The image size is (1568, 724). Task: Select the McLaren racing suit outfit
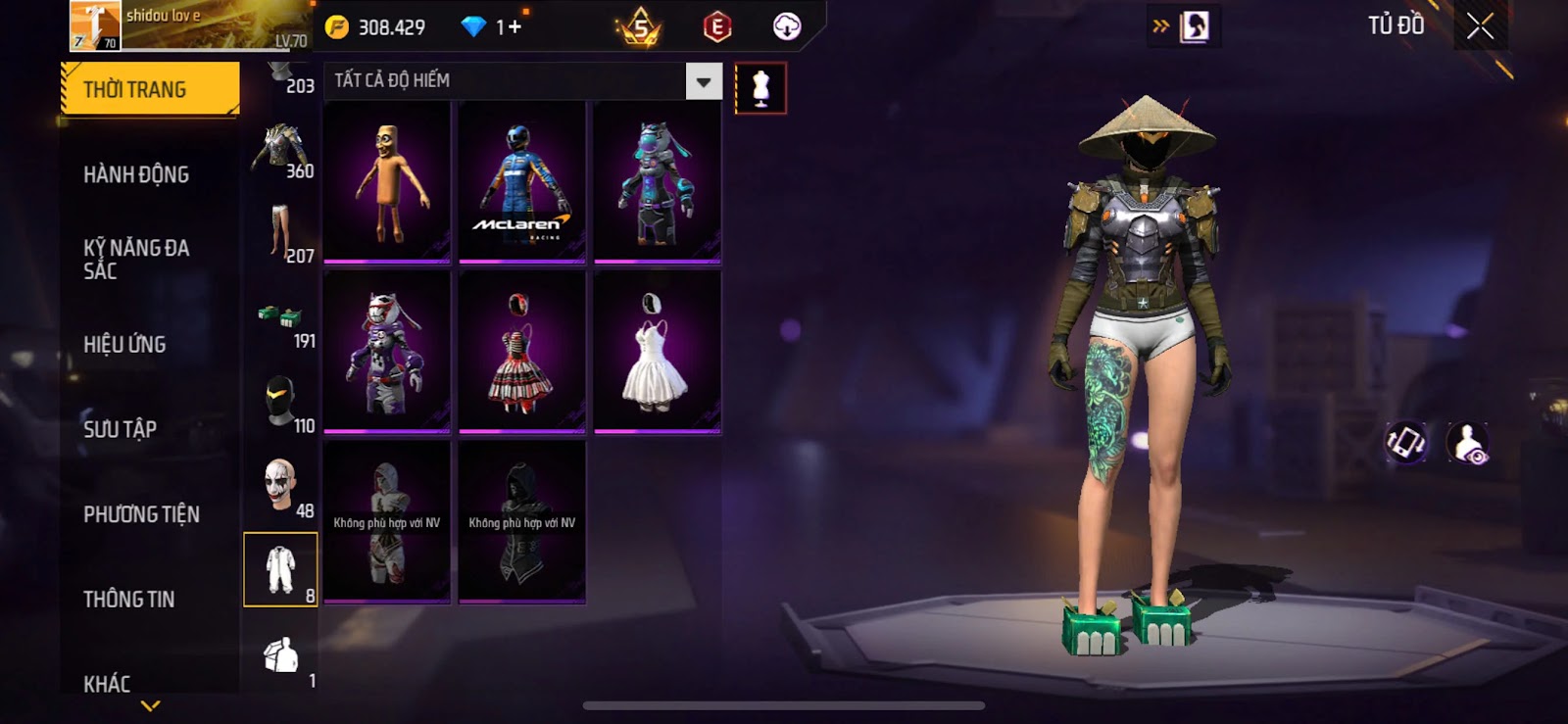coord(521,182)
